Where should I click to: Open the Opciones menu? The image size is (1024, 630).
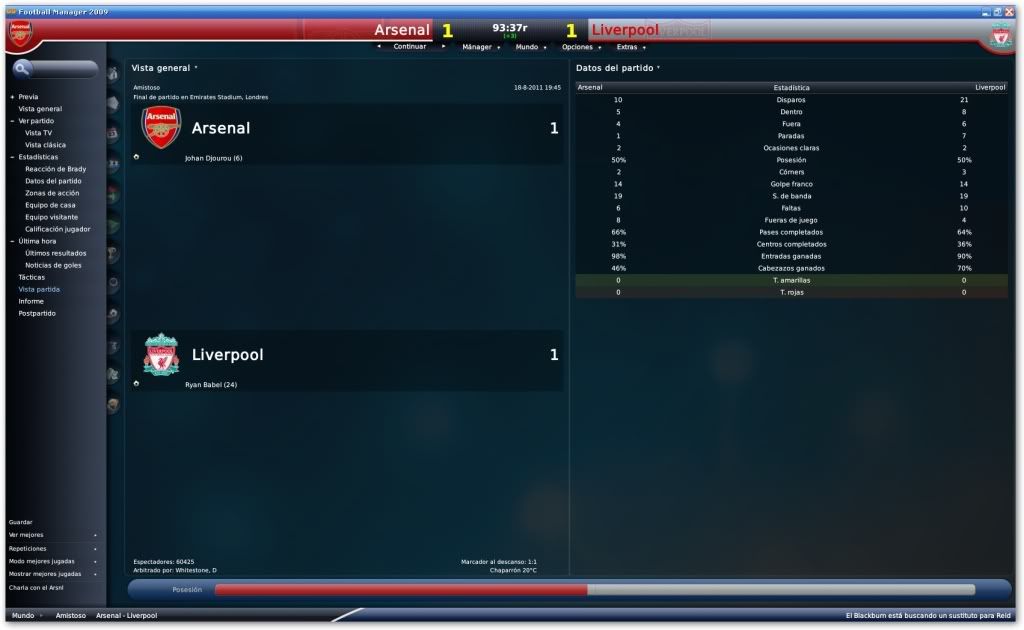[578, 47]
